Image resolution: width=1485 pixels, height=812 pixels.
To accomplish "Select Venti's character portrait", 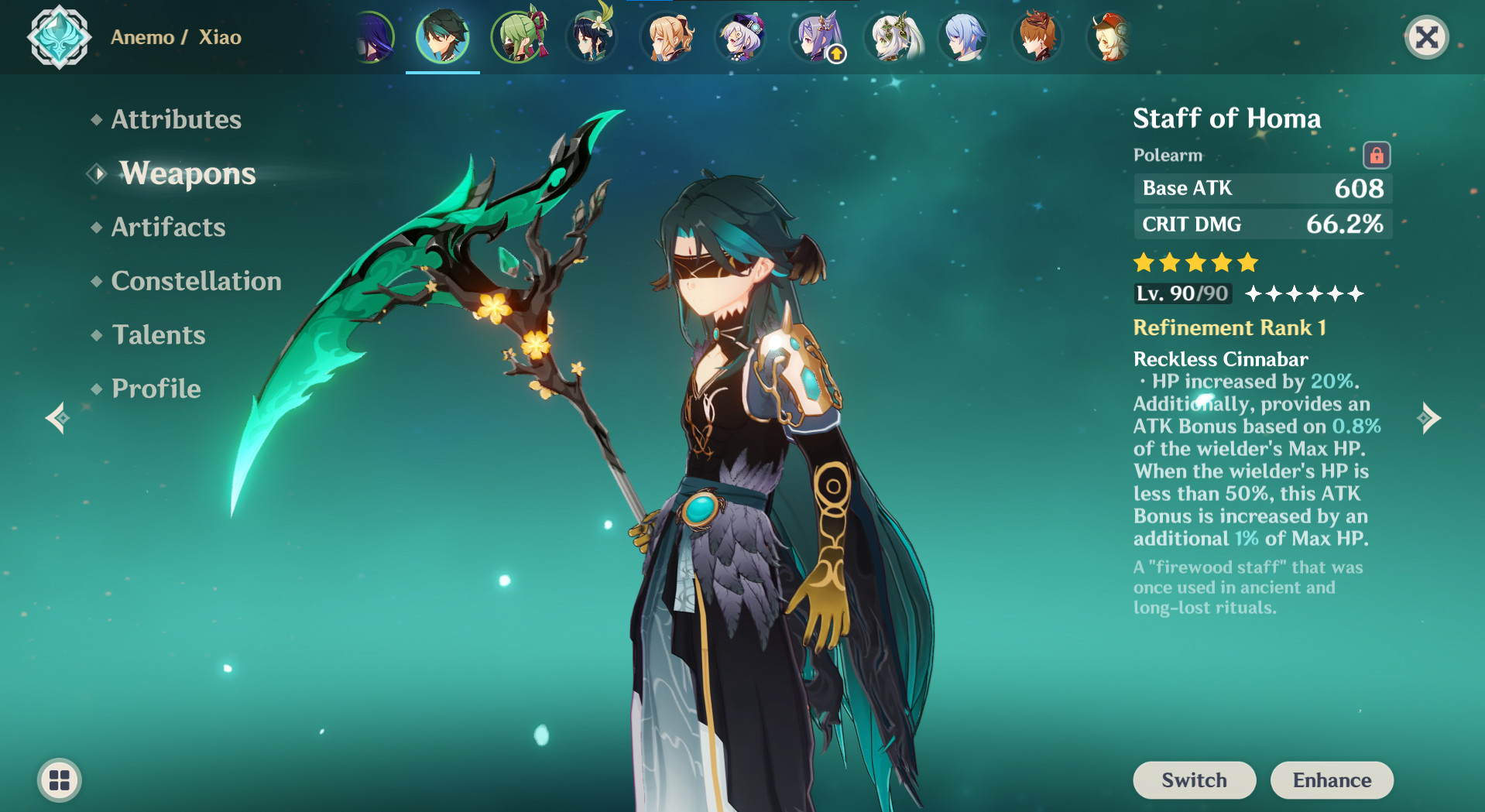I will point(592,36).
